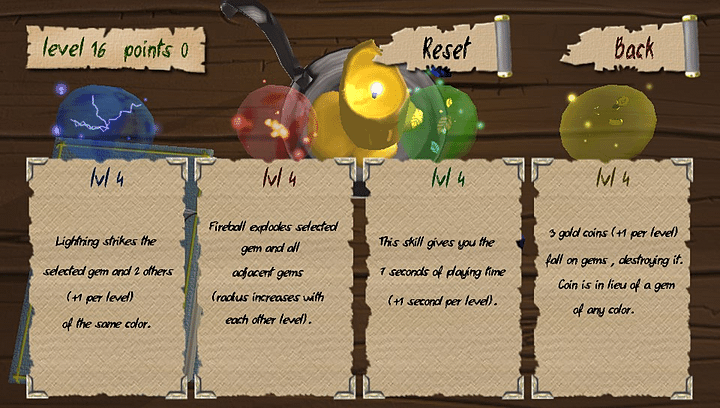Screen dimensions: 720x408
Task: Select the yellow gold coin skill orb
Action: [603, 125]
